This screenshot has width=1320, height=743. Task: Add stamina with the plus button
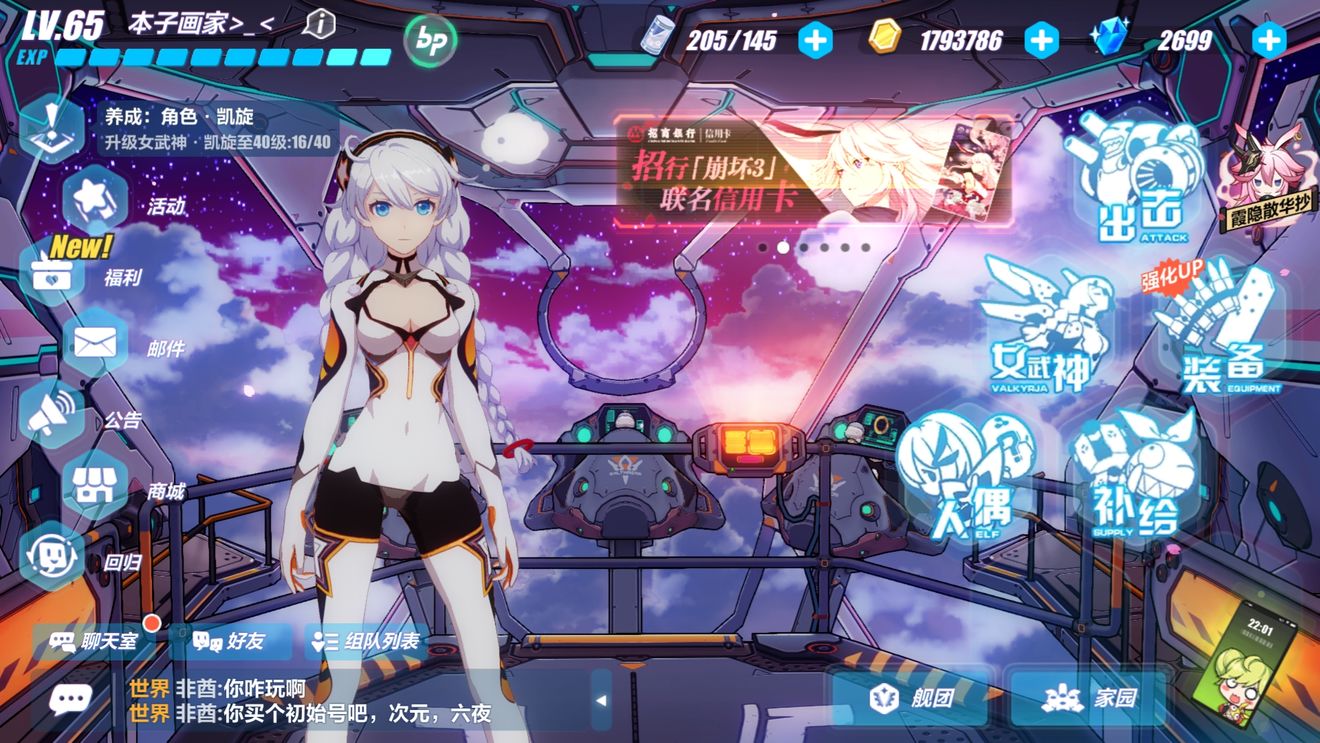815,40
